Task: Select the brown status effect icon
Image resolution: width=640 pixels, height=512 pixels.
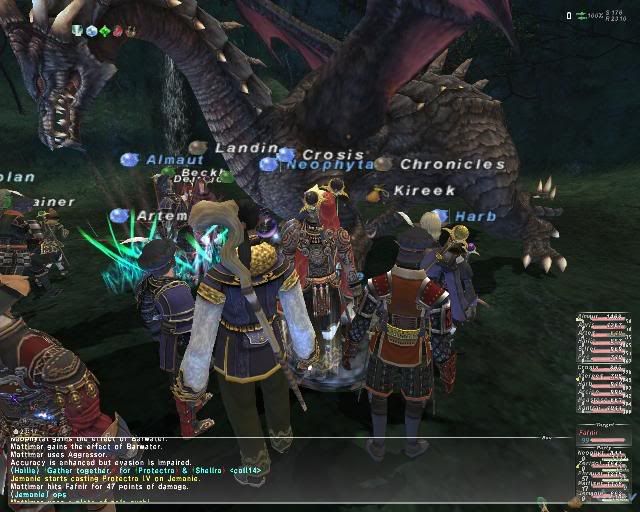Action: click(x=130, y=31)
